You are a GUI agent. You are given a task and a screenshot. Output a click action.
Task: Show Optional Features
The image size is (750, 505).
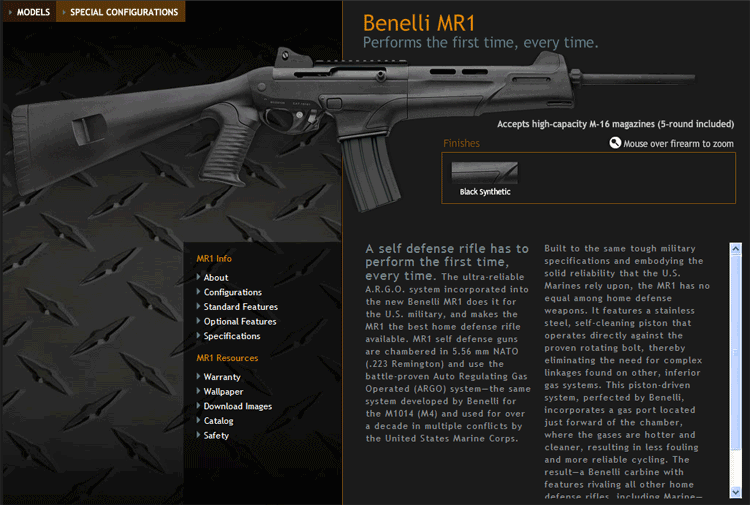(240, 322)
